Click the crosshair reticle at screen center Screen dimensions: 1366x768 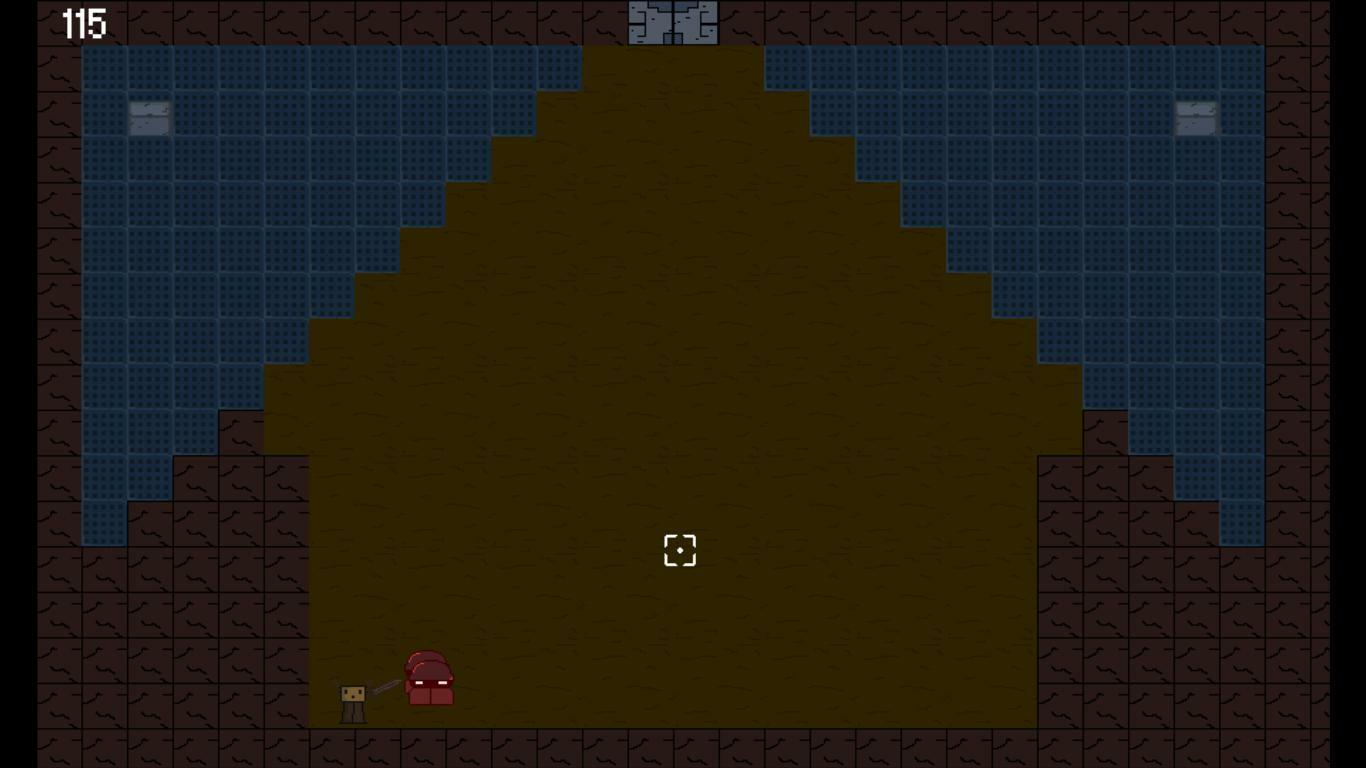pos(680,549)
